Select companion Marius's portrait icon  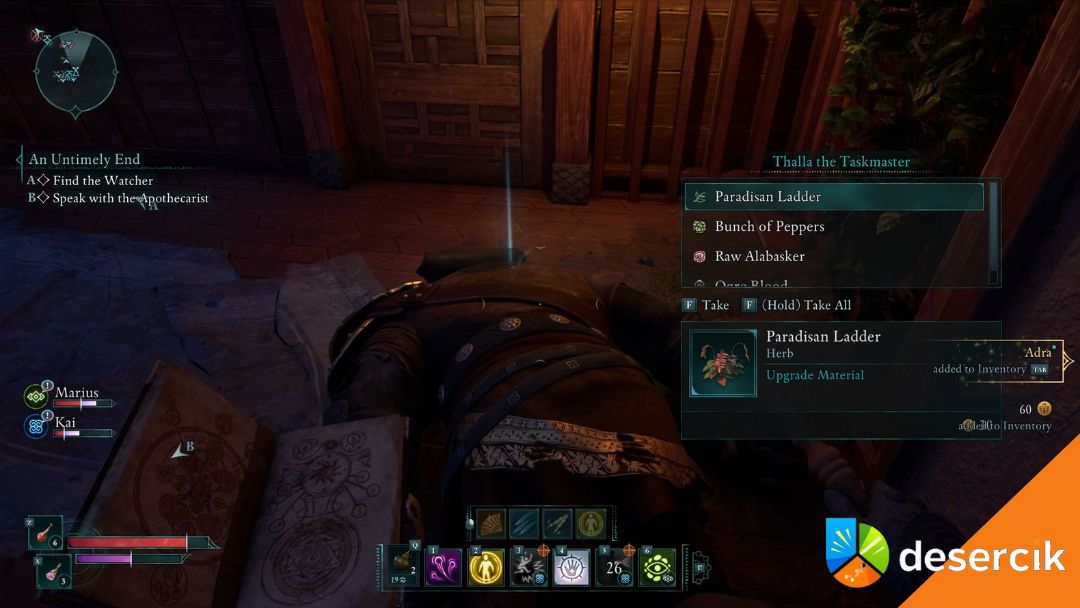[x=36, y=397]
